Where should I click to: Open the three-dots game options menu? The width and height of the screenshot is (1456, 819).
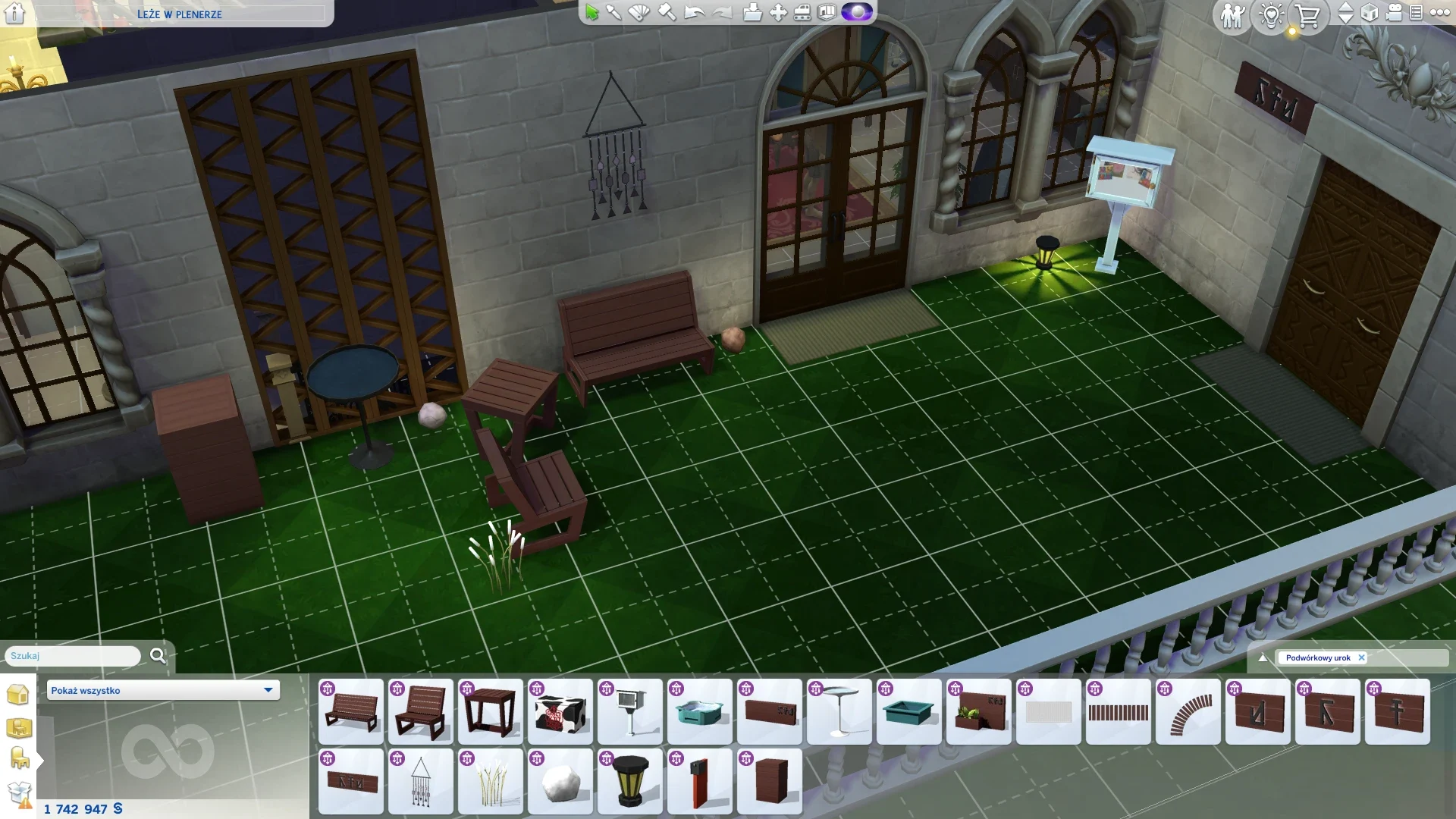point(1439,12)
